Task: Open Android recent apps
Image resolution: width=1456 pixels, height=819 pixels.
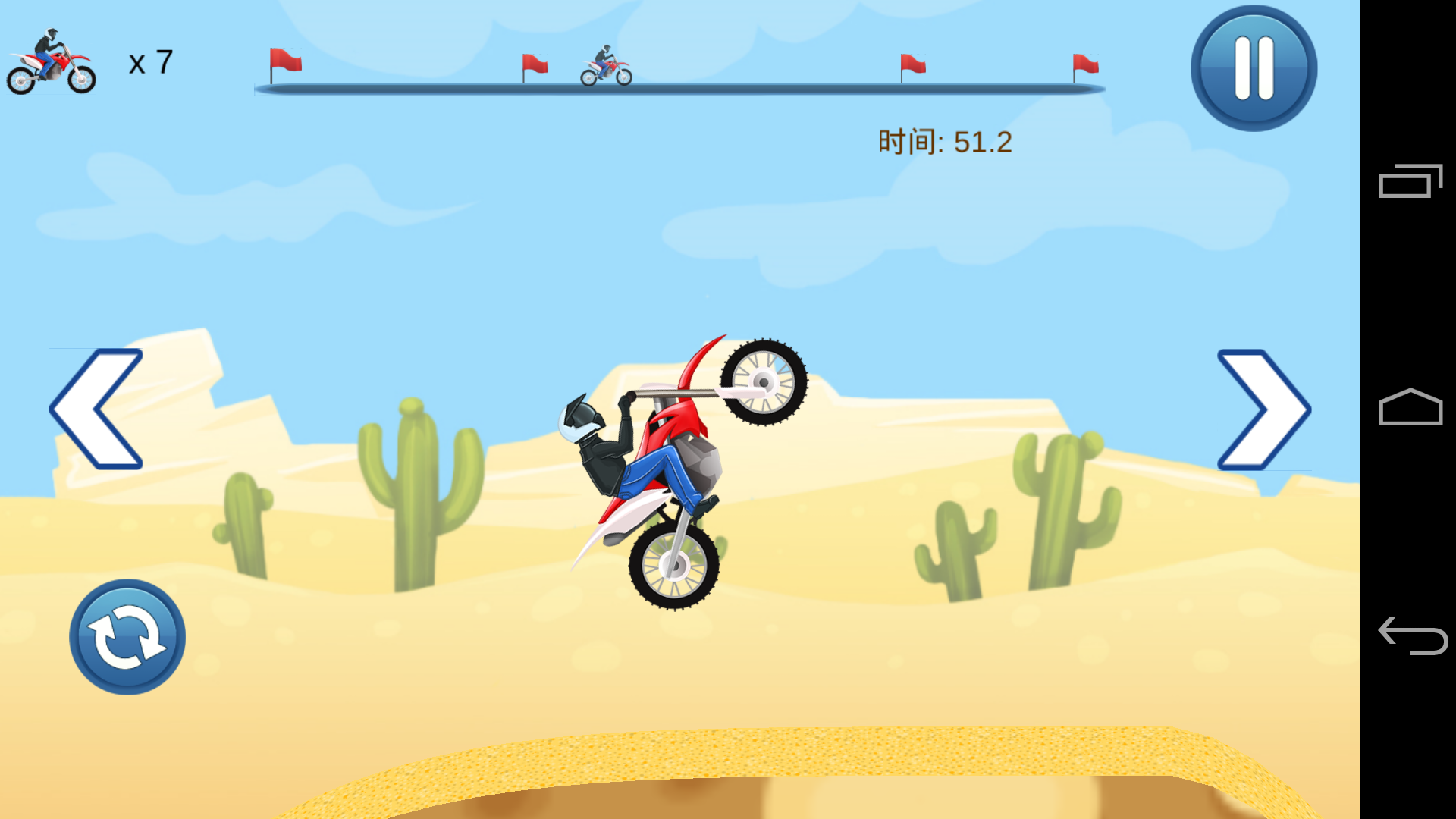Action: (1410, 181)
